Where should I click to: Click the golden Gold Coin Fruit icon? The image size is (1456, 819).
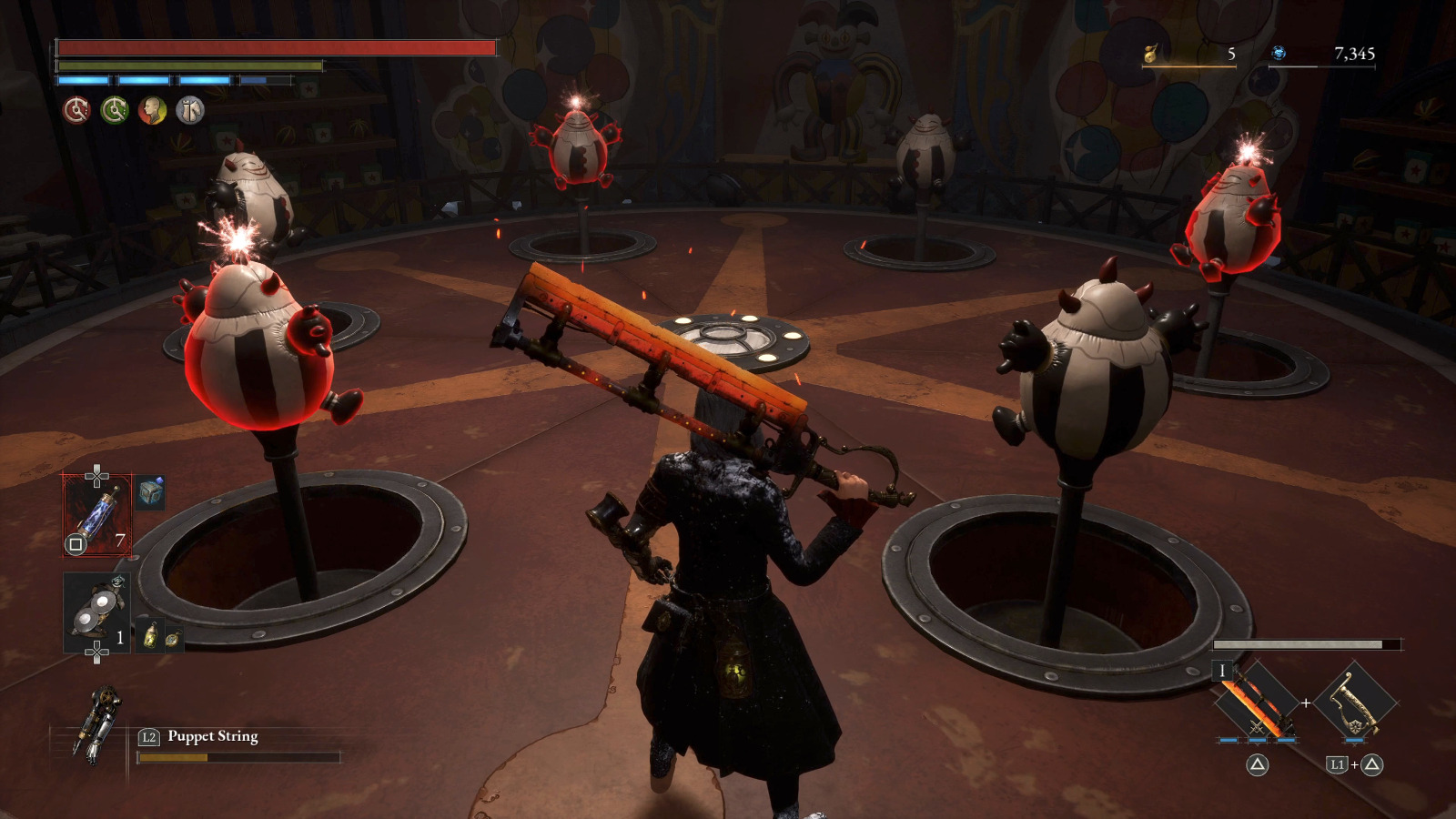click(1150, 54)
